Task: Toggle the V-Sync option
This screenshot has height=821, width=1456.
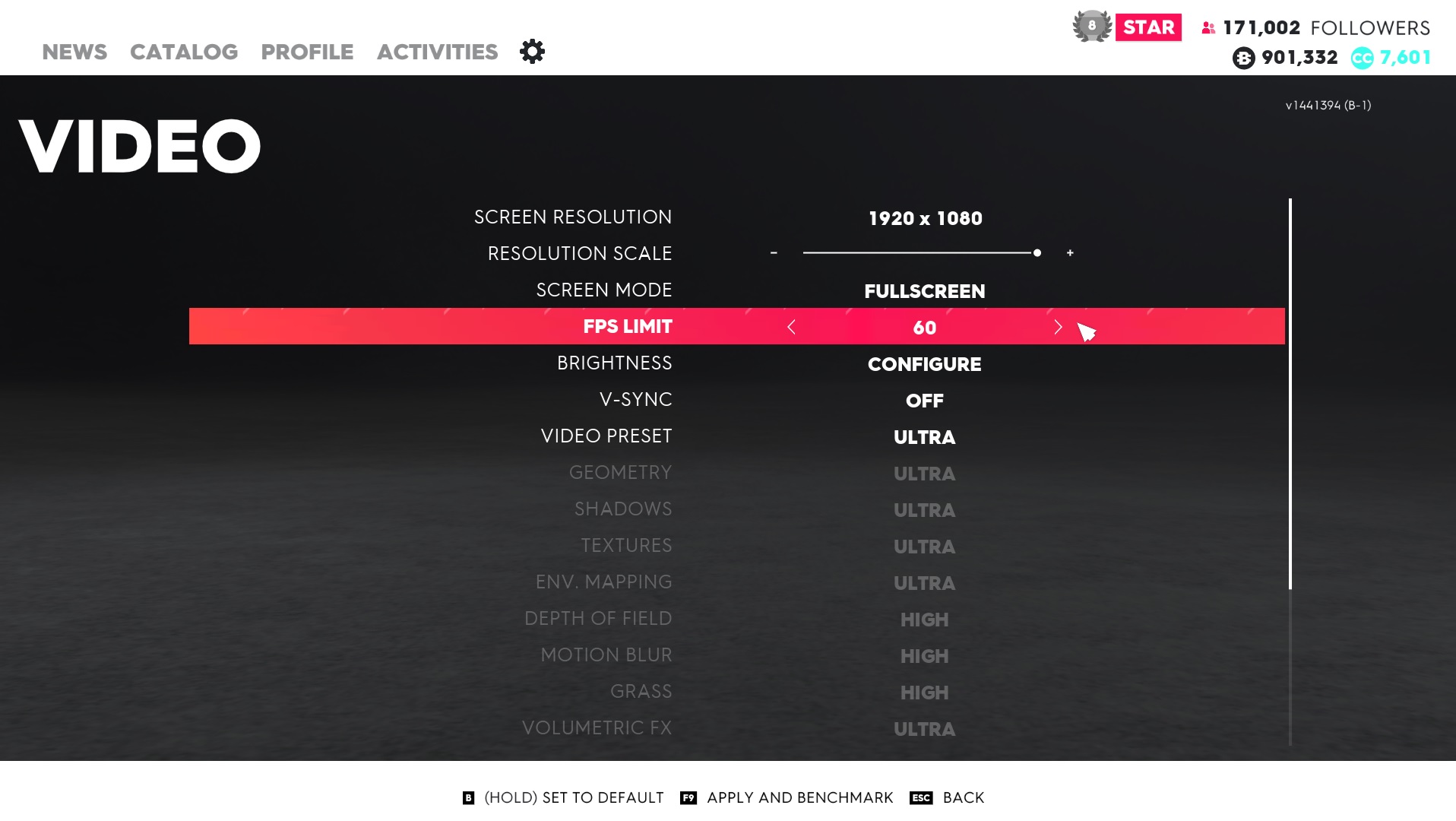Action: 924,401
